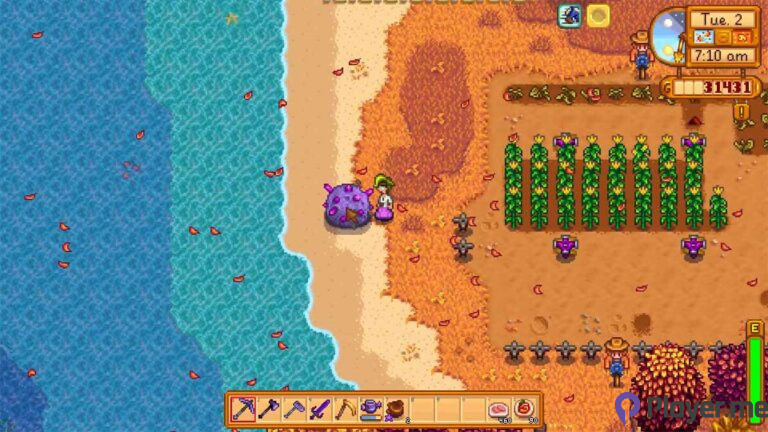The width and height of the screenshot is (768, 432).
Task: Pick the red fruit food slot
Action: pyautogui.click(x=523, y=409)
